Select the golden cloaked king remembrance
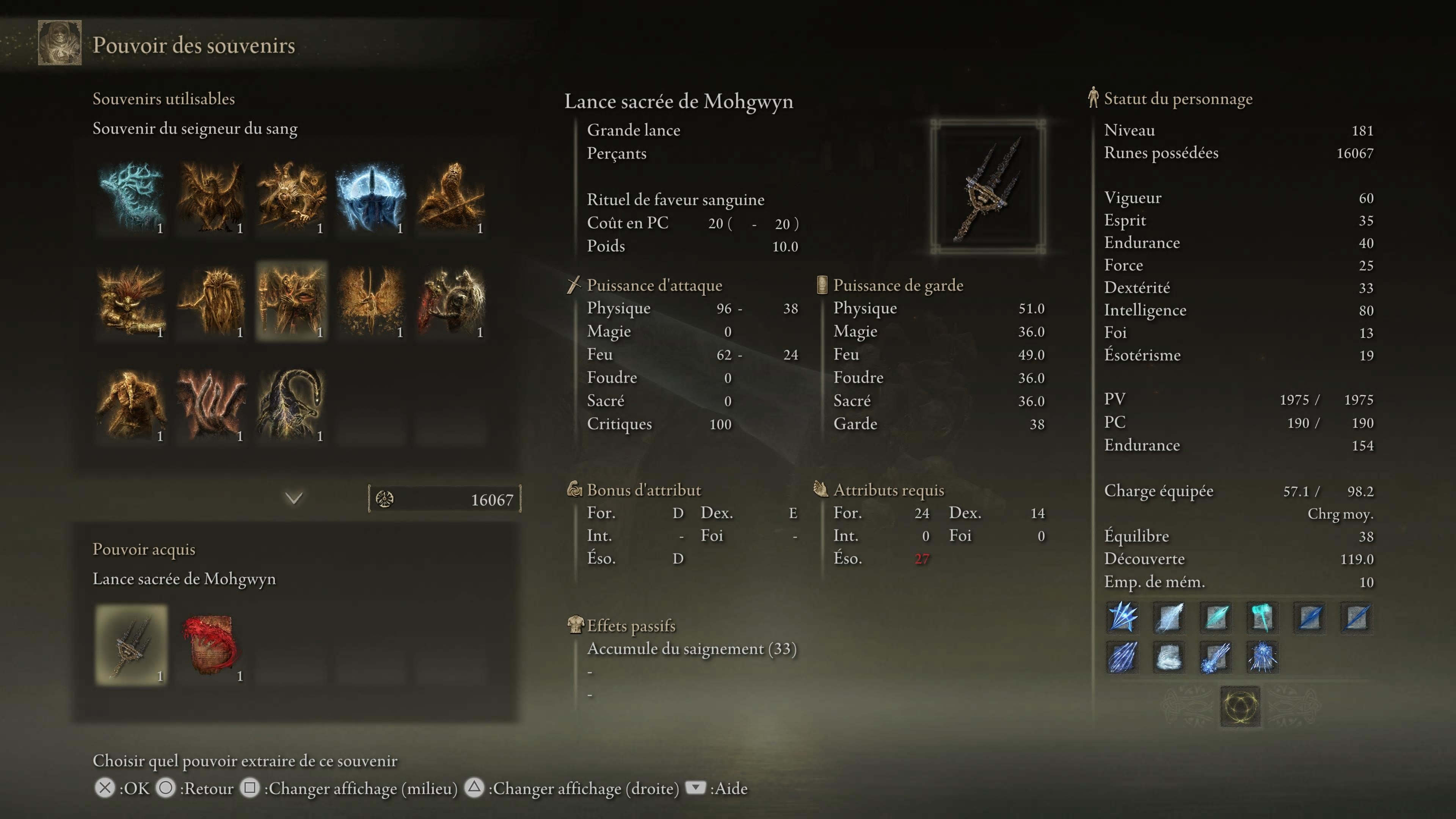1456x819 pixels. coord(211,301)
